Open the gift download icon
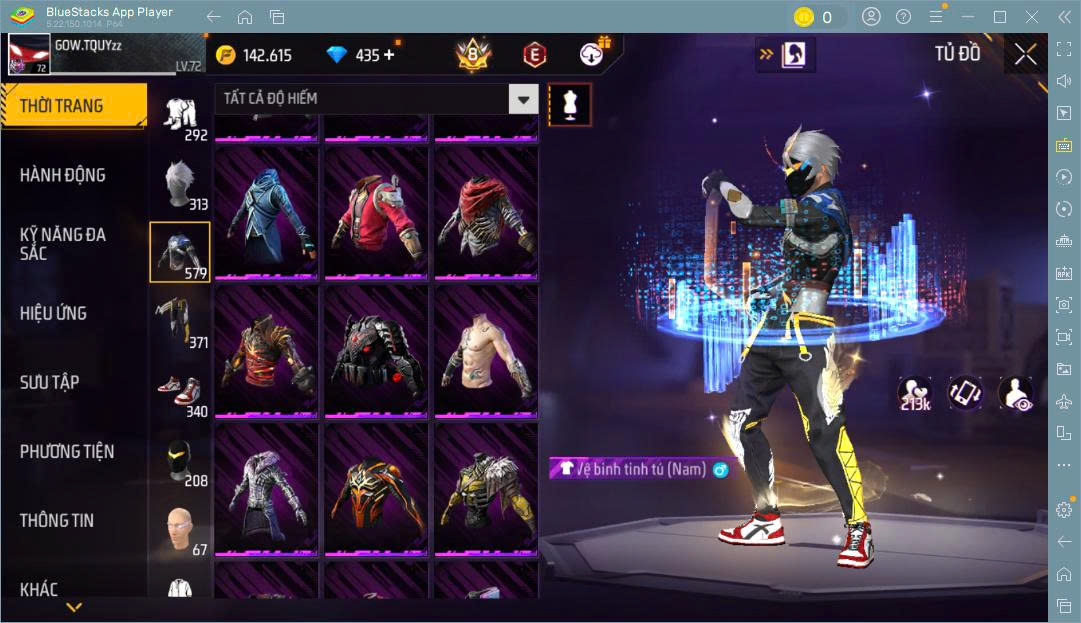This screenshot has height=623, width=1081. 594,54
